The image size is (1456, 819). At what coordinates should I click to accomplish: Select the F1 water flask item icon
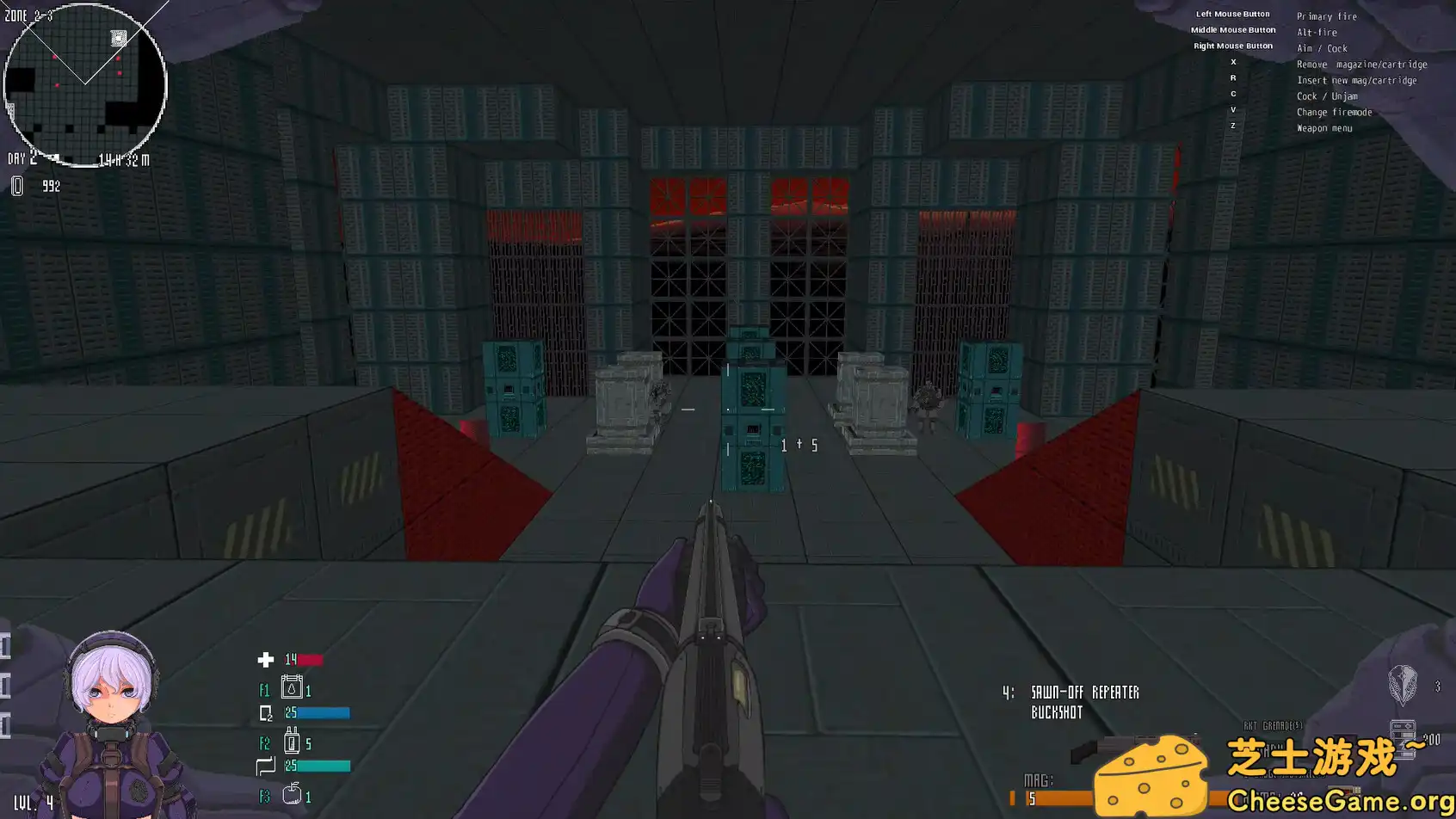pos(292,689)
